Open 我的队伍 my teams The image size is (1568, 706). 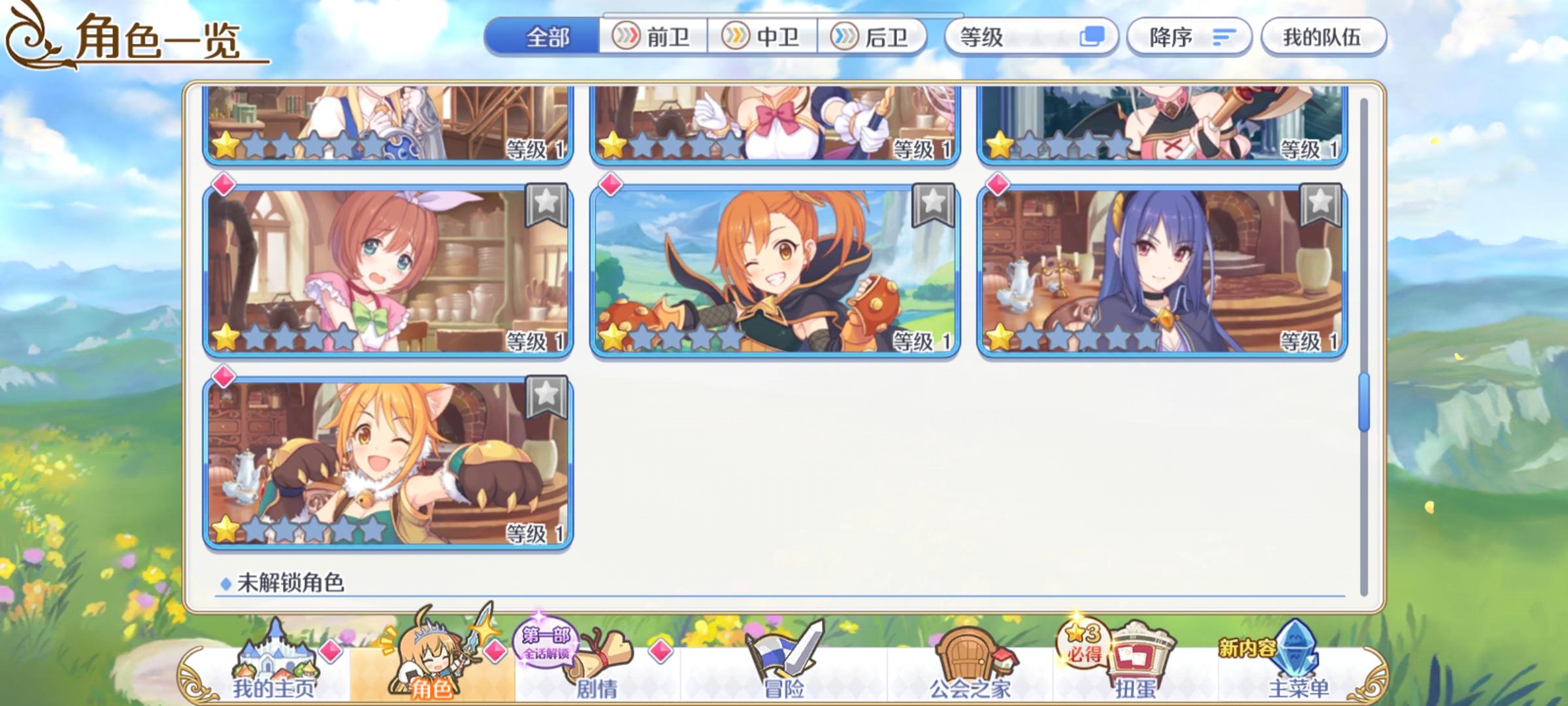click(x=1323, y=37)
